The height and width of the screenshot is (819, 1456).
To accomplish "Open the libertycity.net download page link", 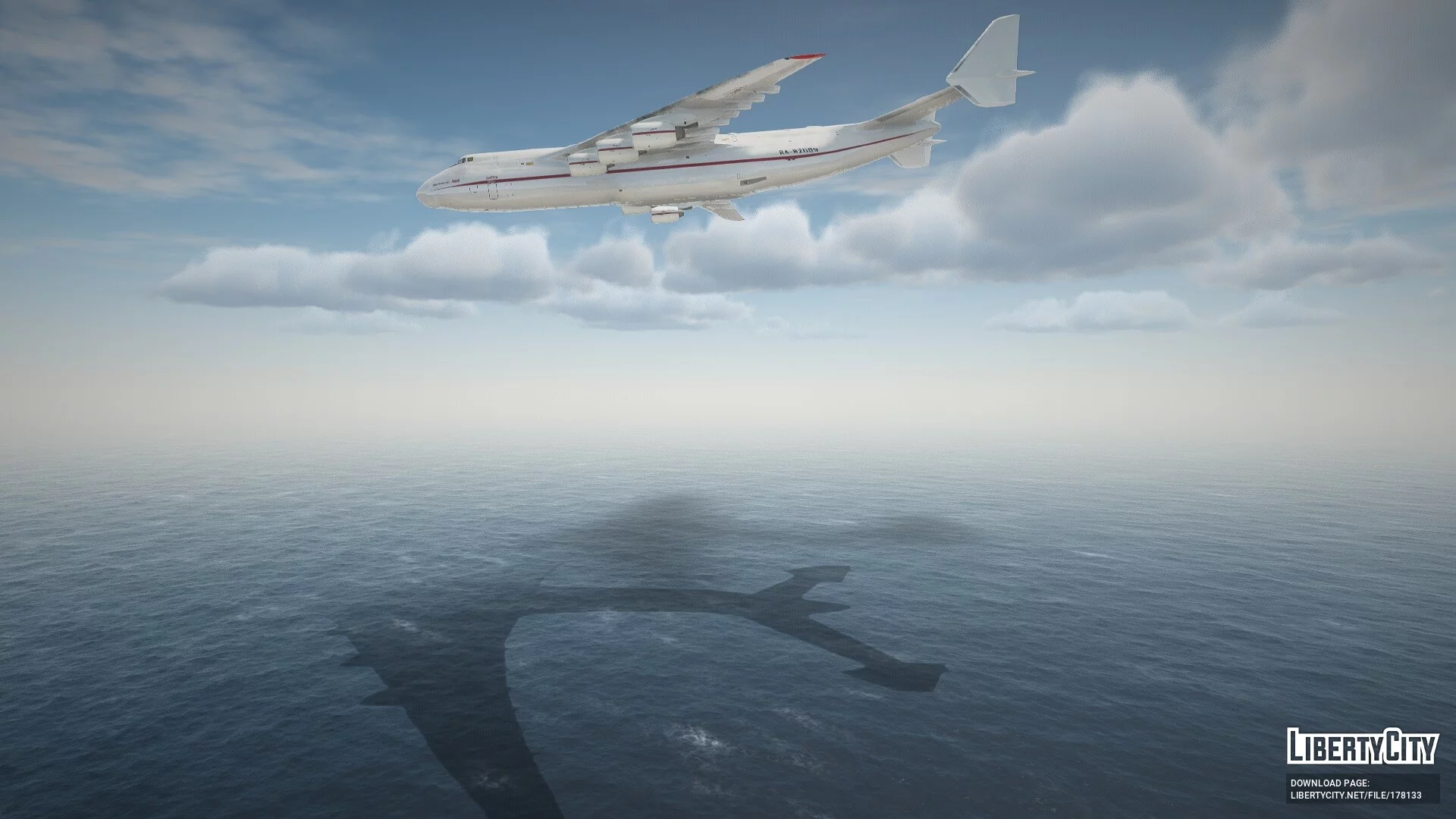I will (1355, 795).
